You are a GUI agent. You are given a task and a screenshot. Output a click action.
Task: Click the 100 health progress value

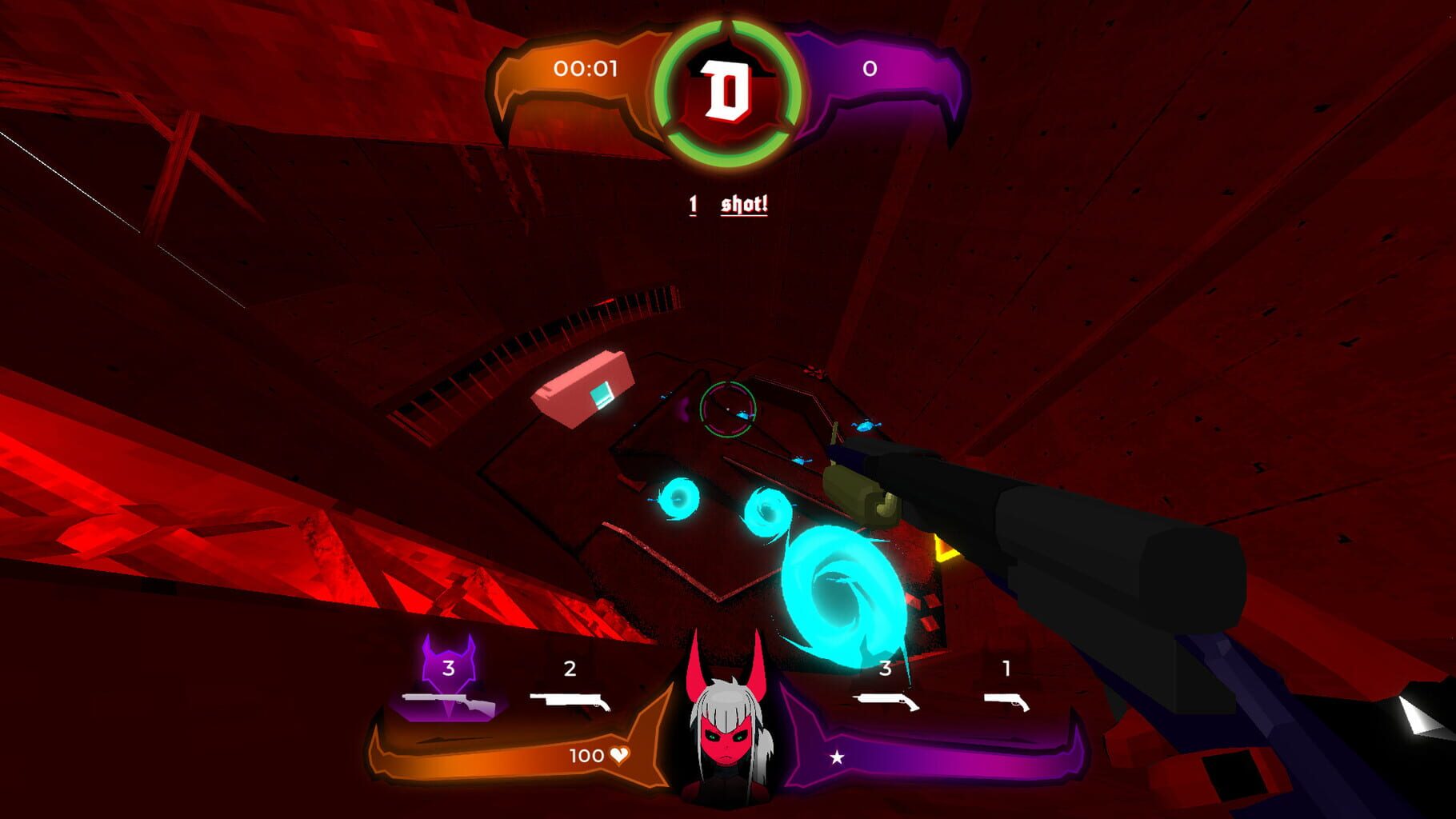588,754
